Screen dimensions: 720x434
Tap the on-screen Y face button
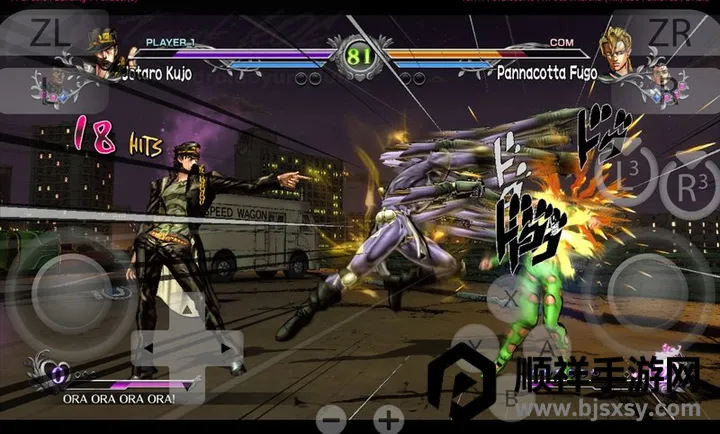click(x=474, y=346)
